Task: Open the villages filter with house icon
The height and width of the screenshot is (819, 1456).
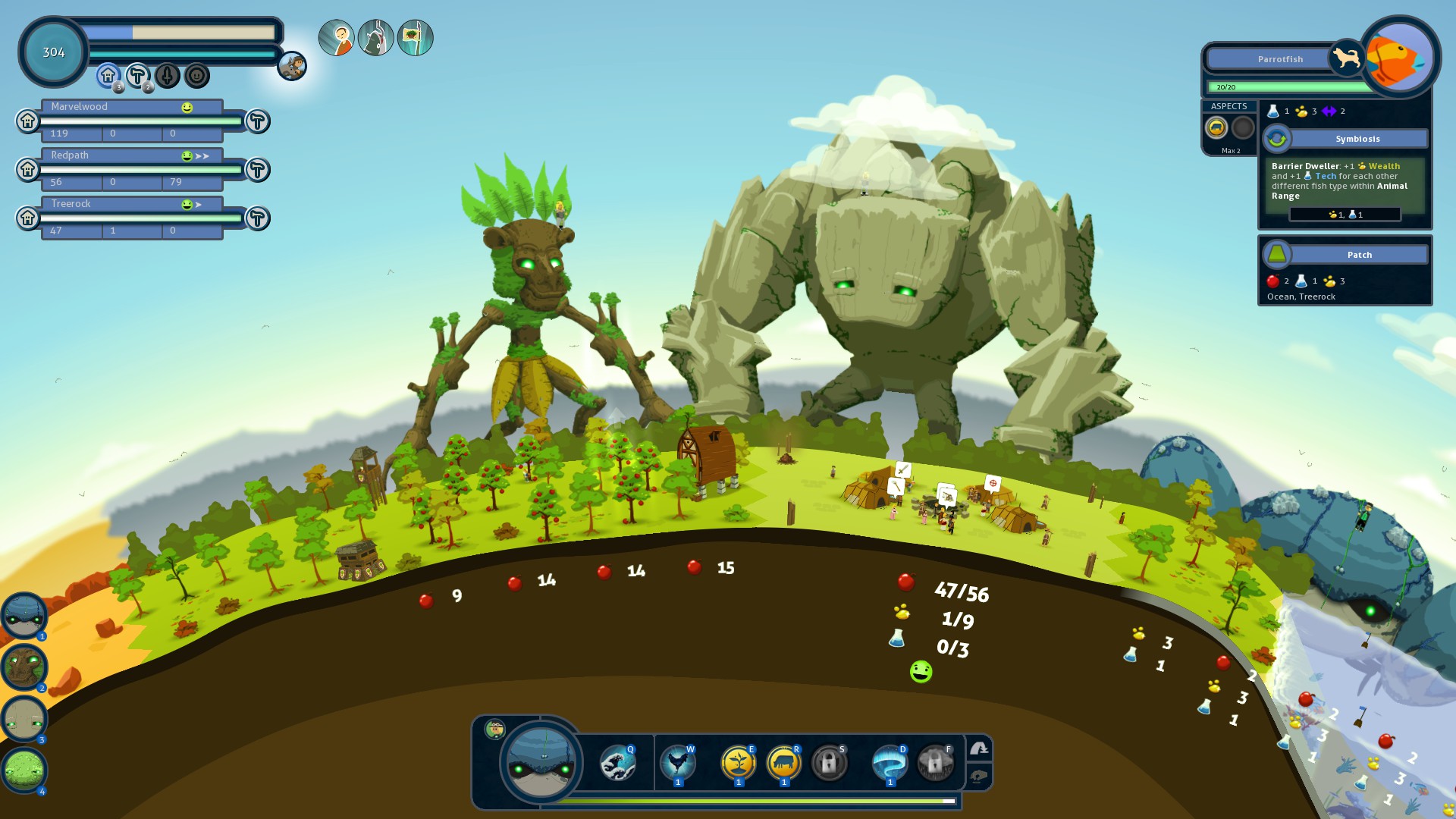Action: pyautogui.click(x=108, y=75)
